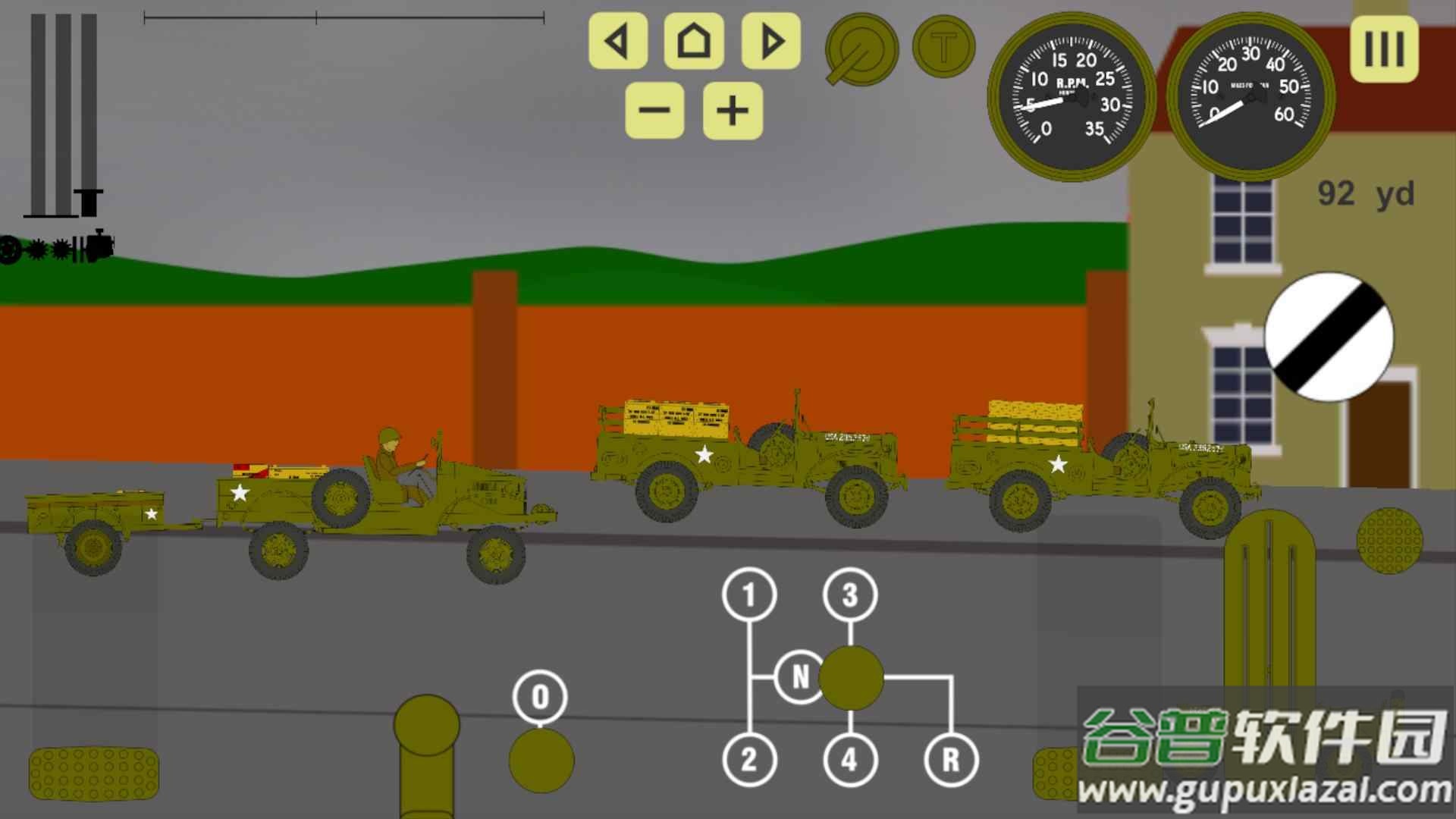Shift into 4th gear

click(850, 759)
